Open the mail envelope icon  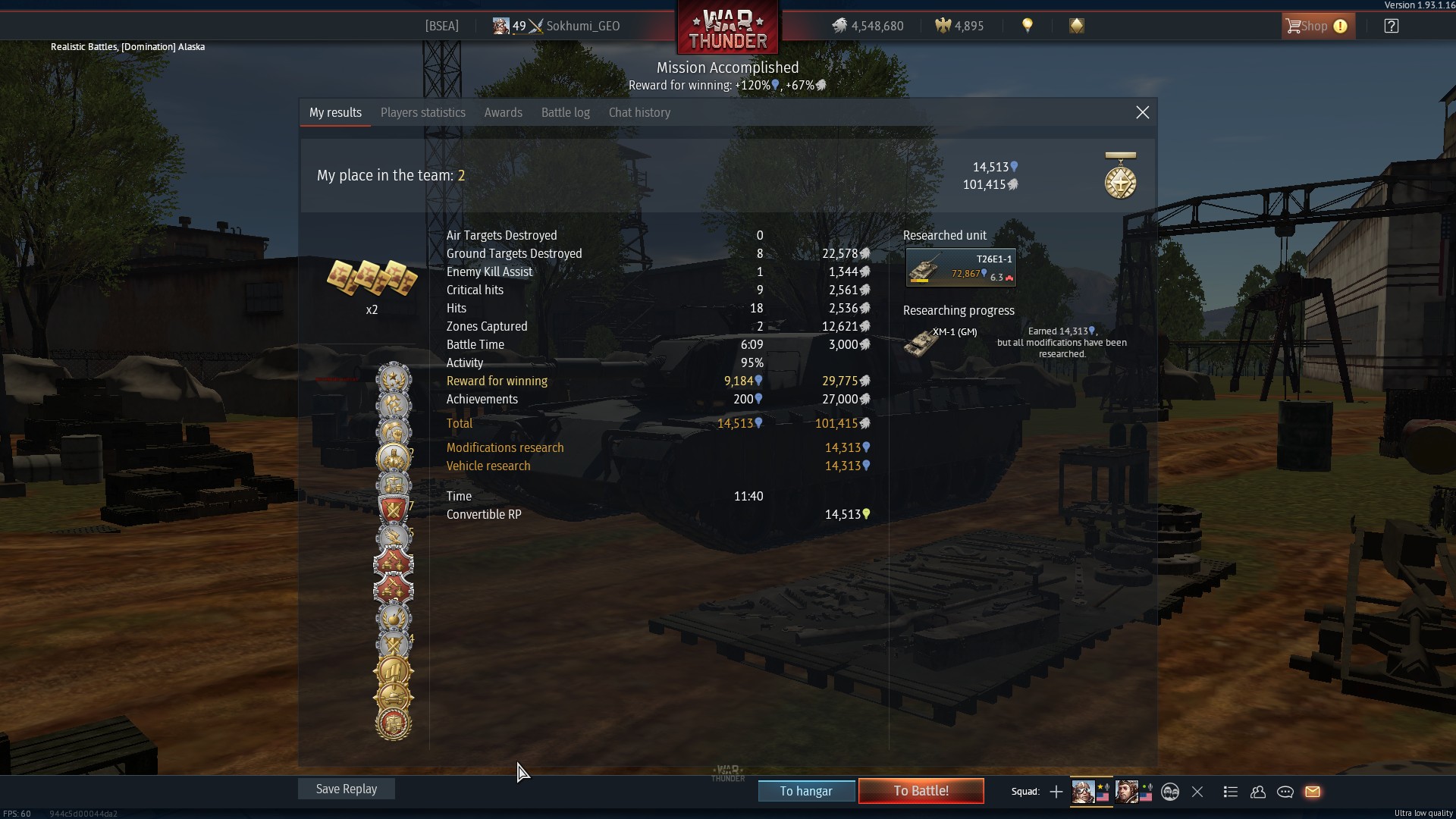click(x=1313, y=792)
